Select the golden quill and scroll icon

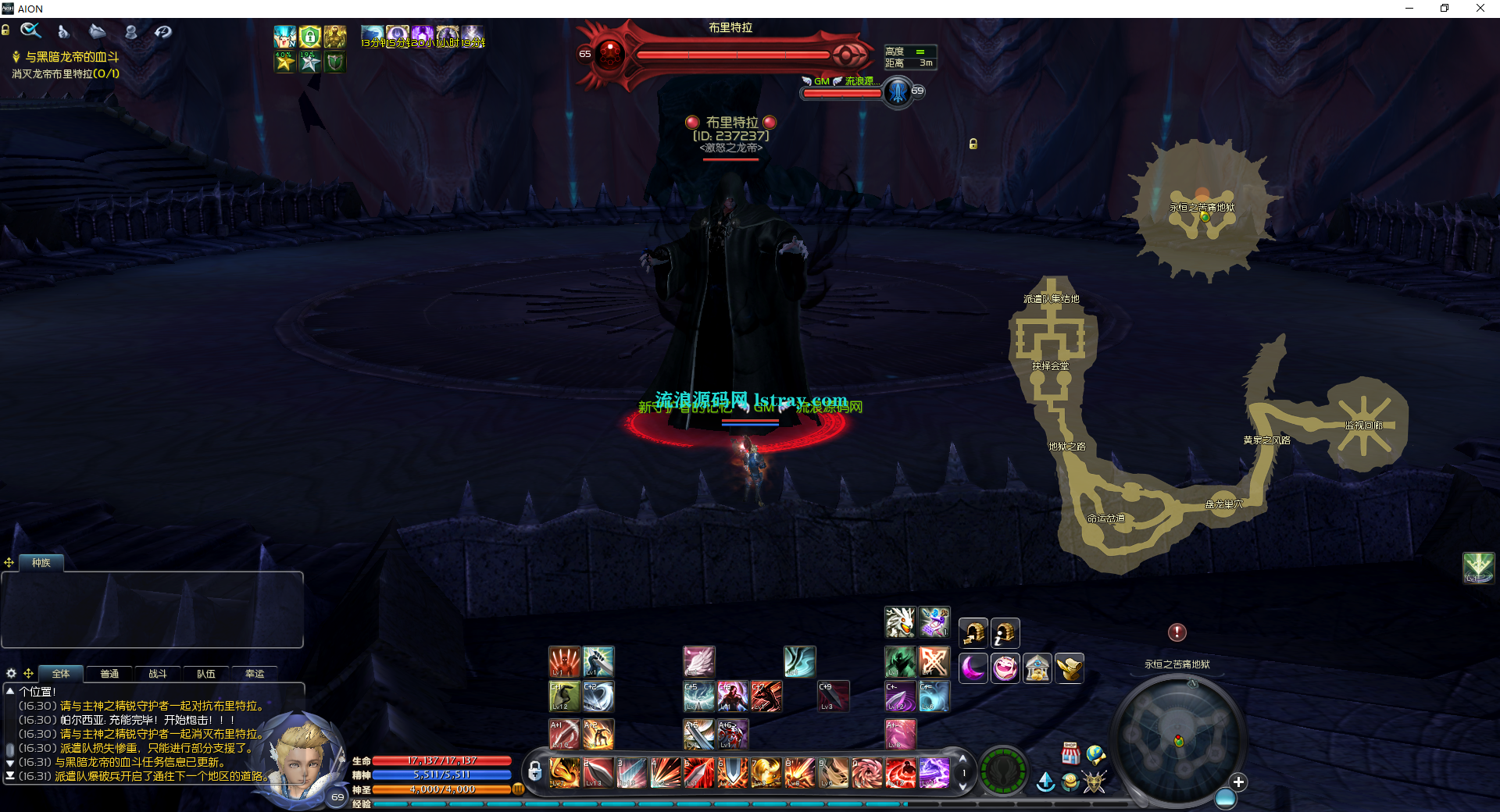pyautogui.click(x=1070, y=668)
